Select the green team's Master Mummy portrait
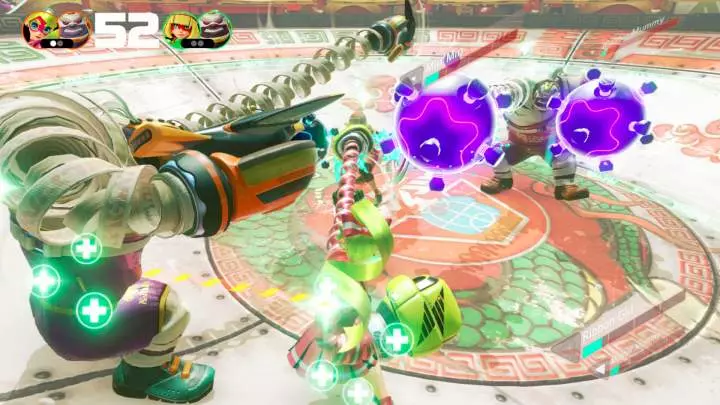This screenshot has height=405, width=720. (214, 28)
